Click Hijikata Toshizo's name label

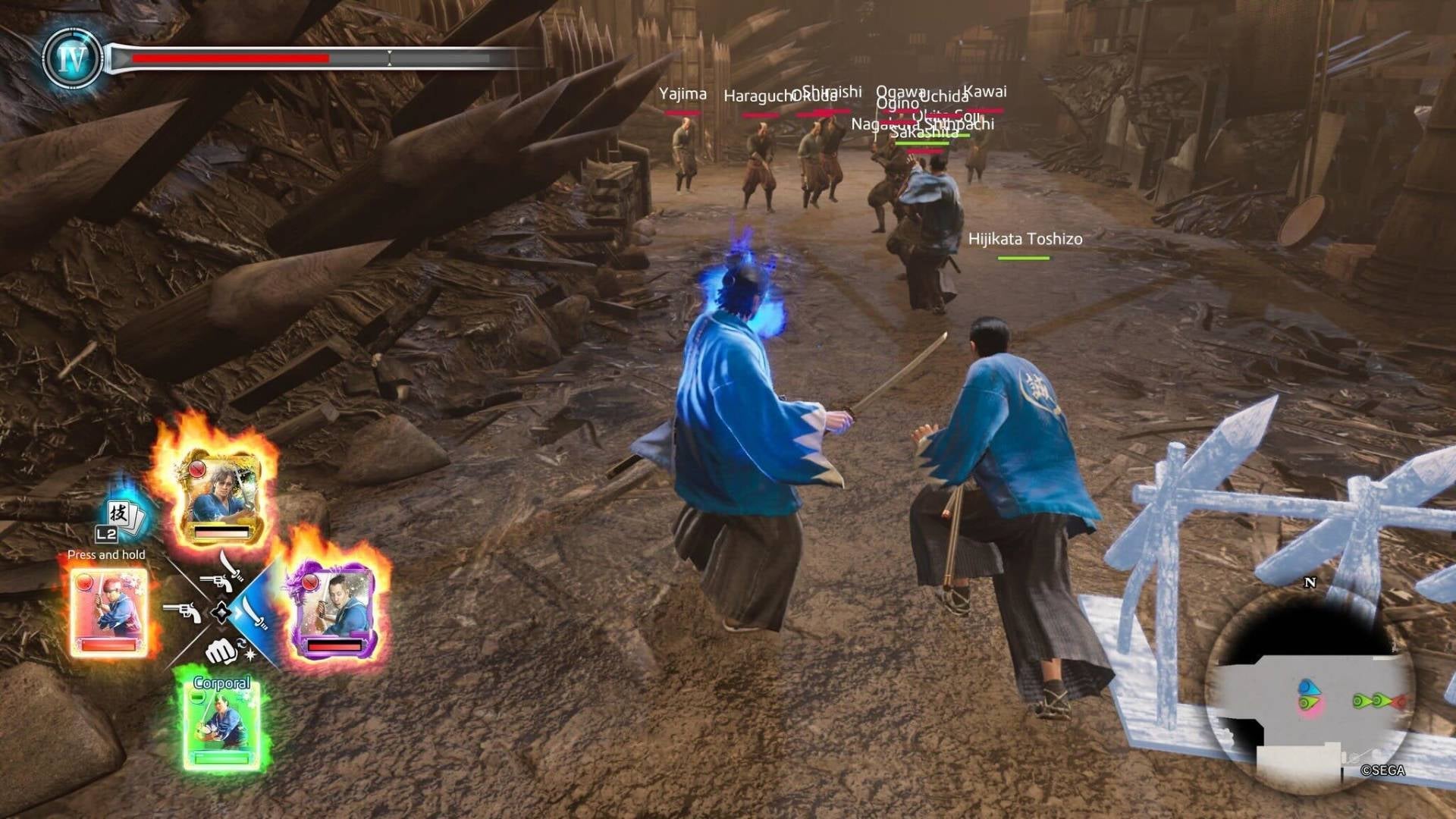1025,237
